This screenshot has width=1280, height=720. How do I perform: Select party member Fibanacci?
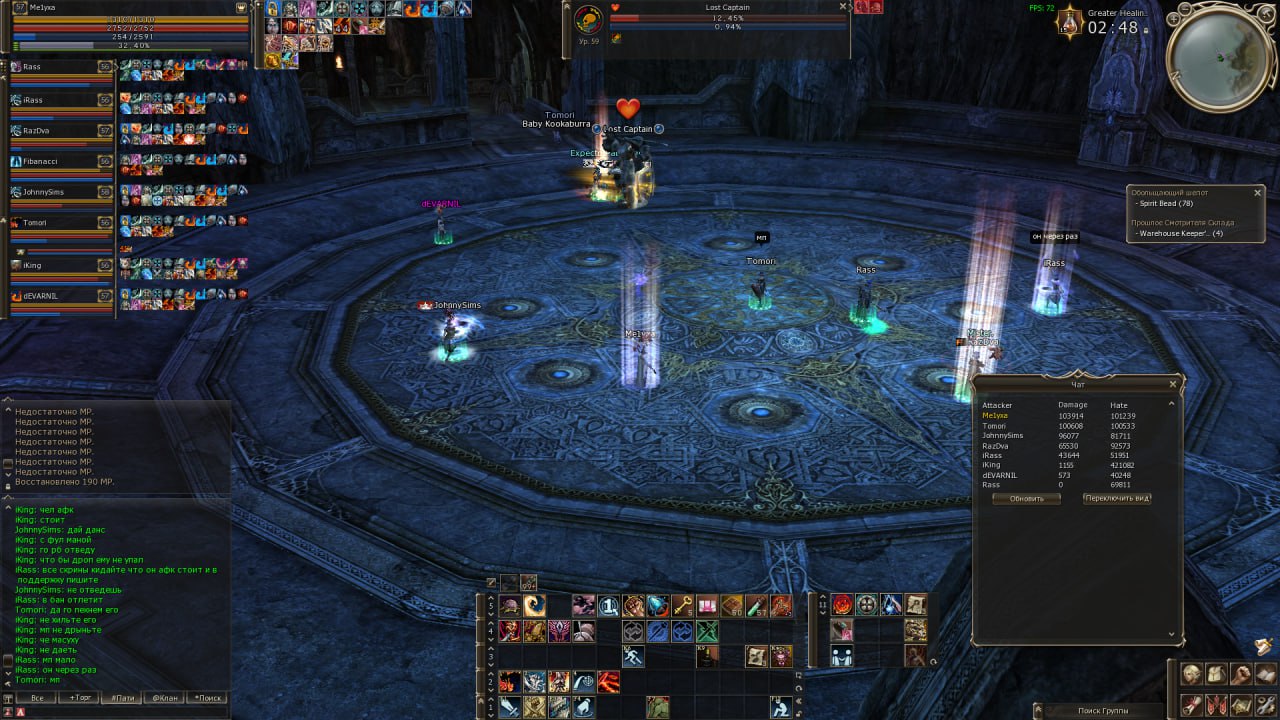pos(60,161)
